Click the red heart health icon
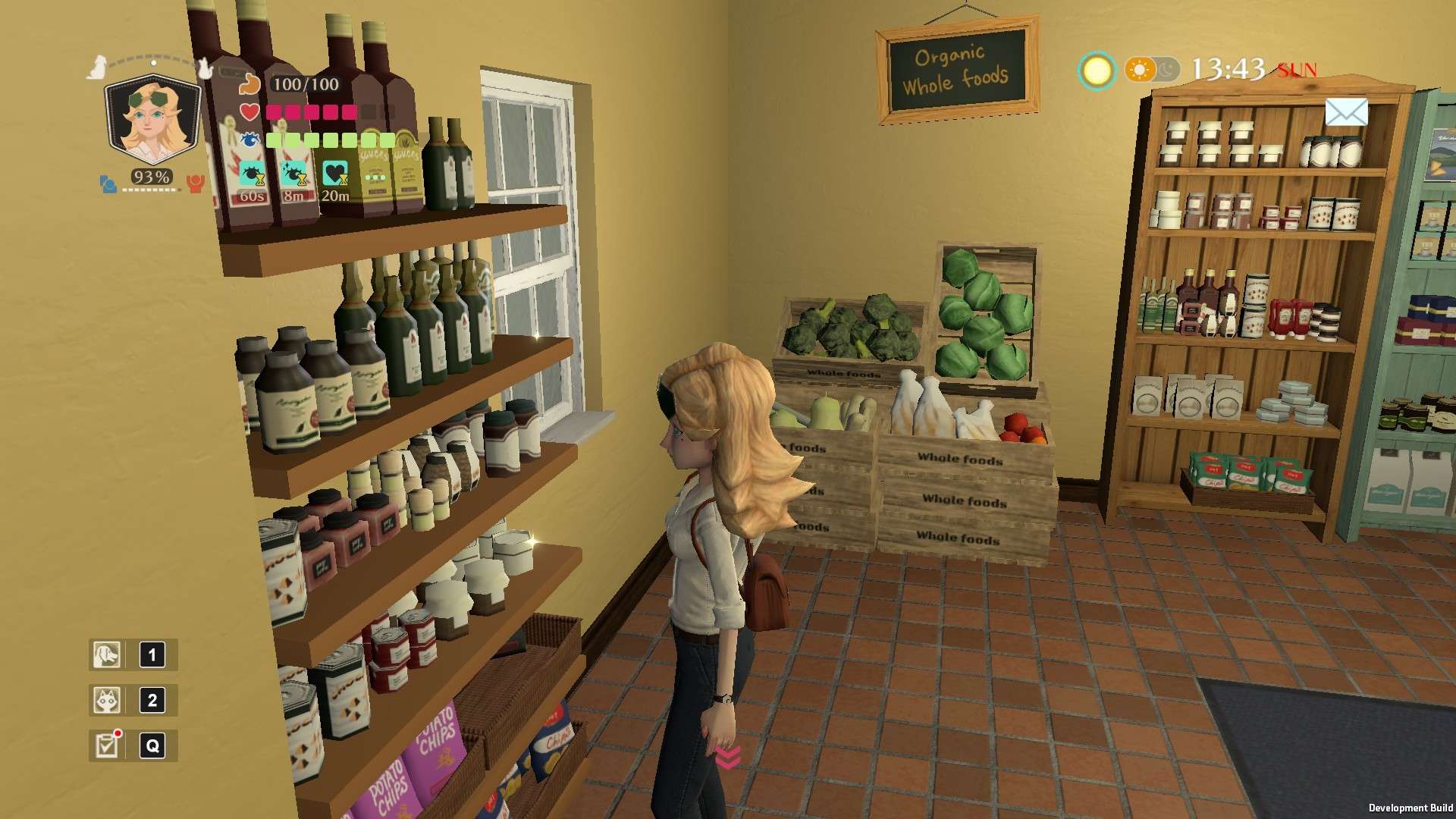 (249, 112)
